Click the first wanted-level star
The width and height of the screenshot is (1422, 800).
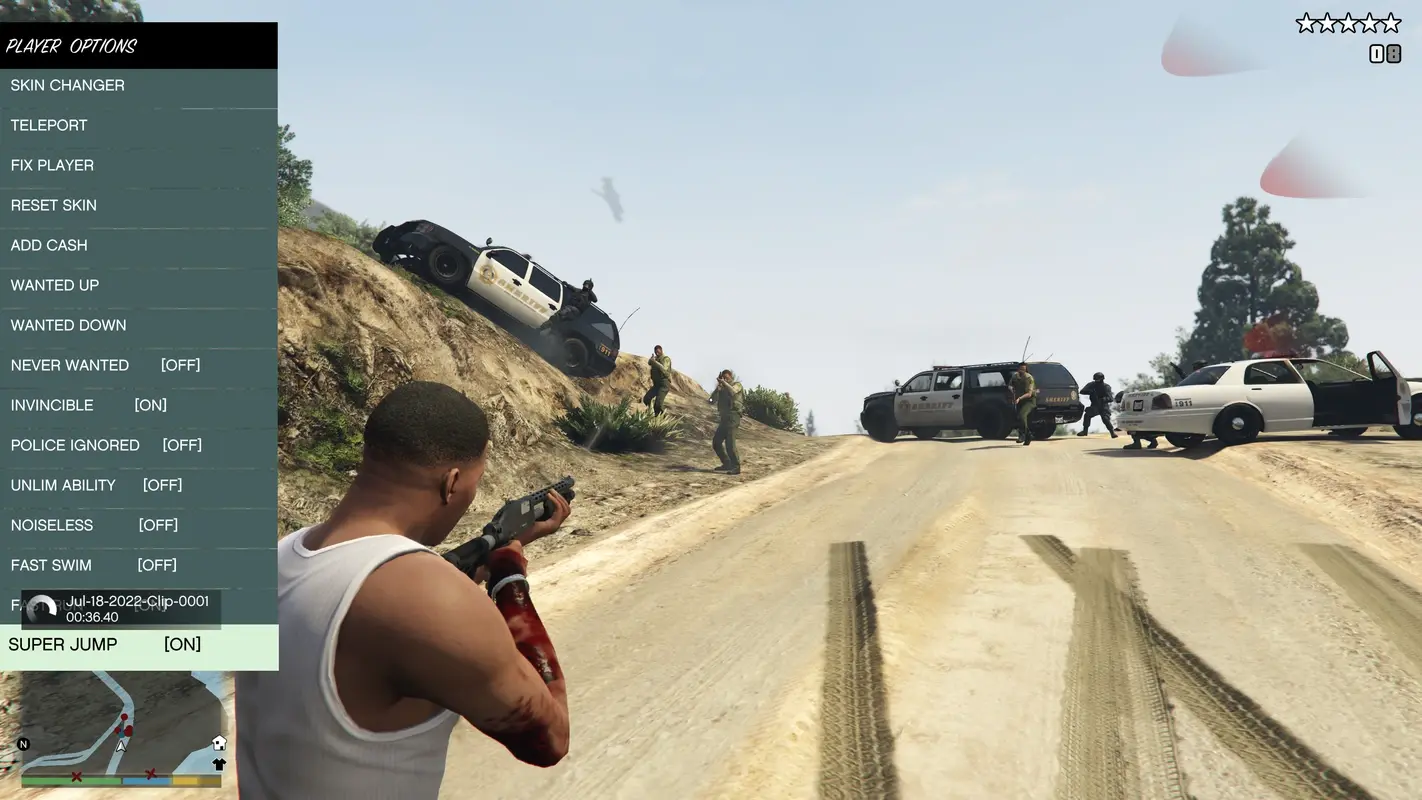coord(1307,22)
